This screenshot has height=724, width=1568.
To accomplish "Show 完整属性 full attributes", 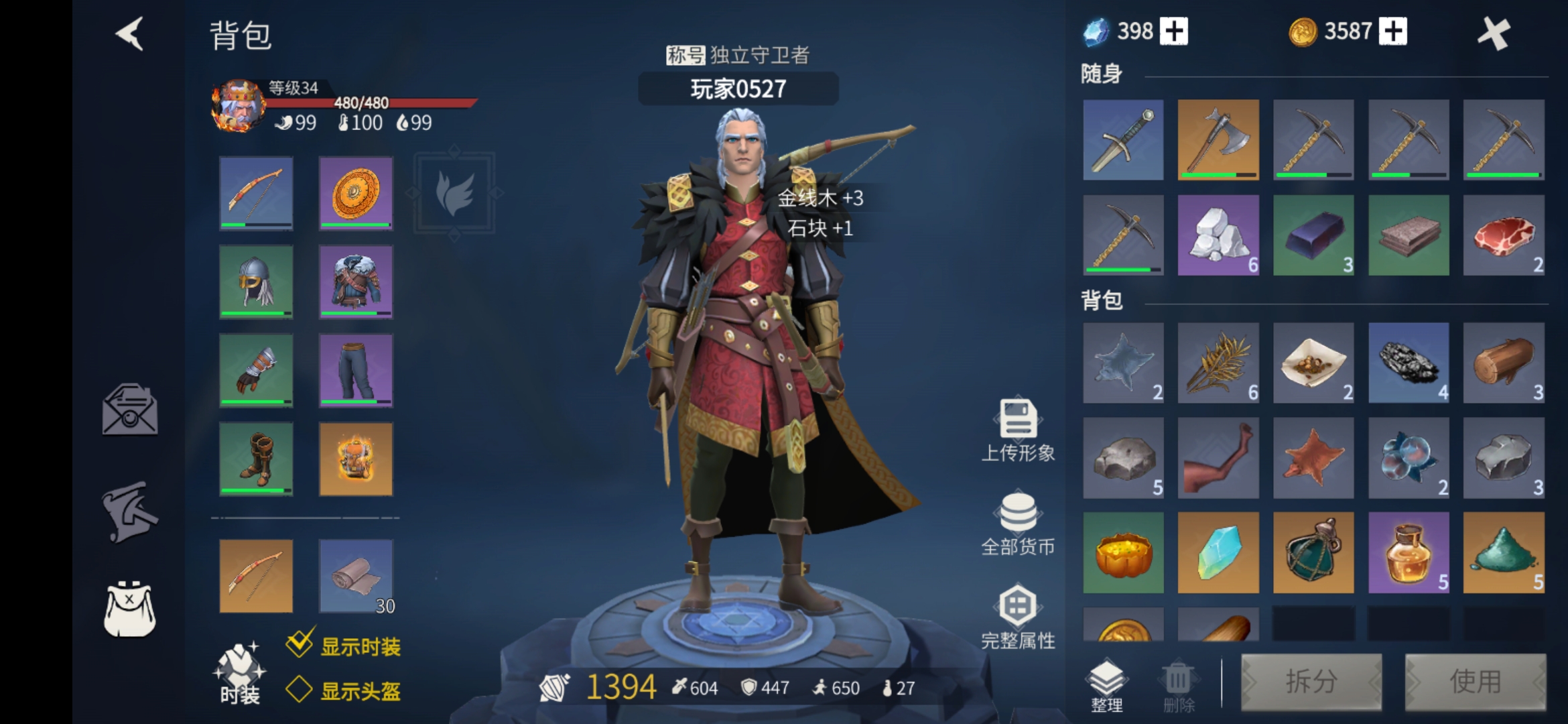I will coord(1018,618).
